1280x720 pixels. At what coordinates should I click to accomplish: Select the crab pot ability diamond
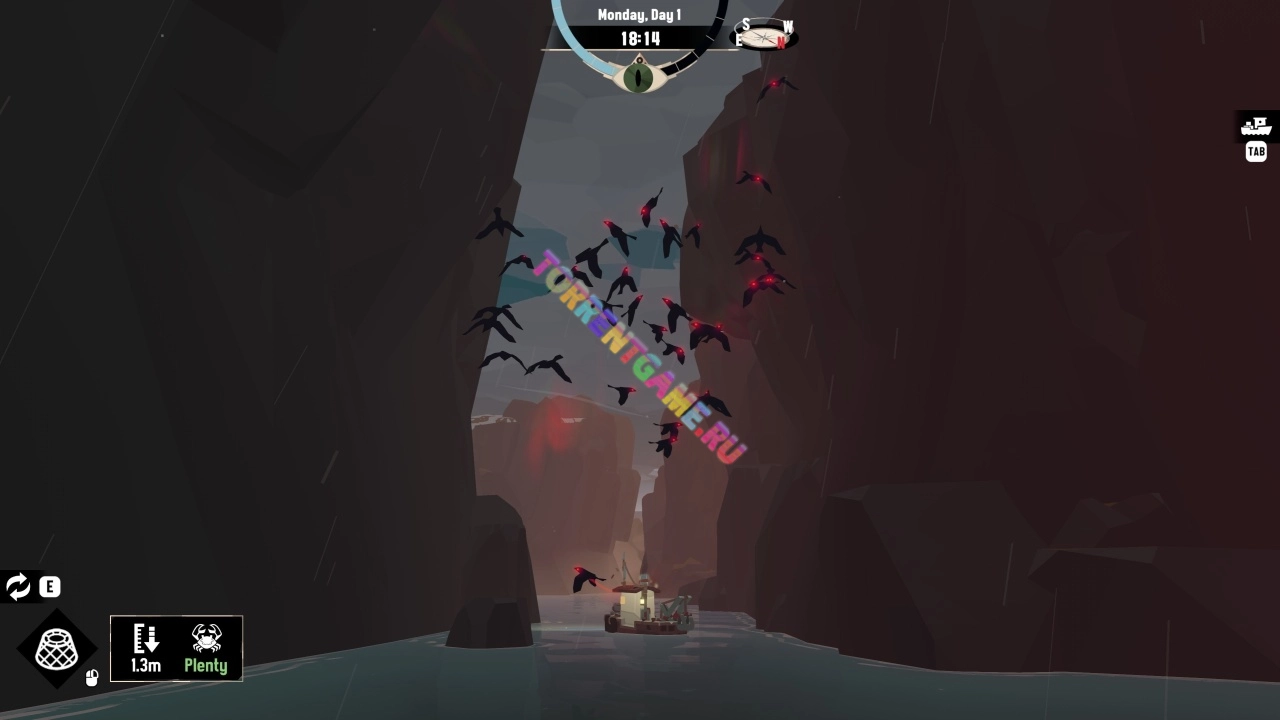point(57,650)
